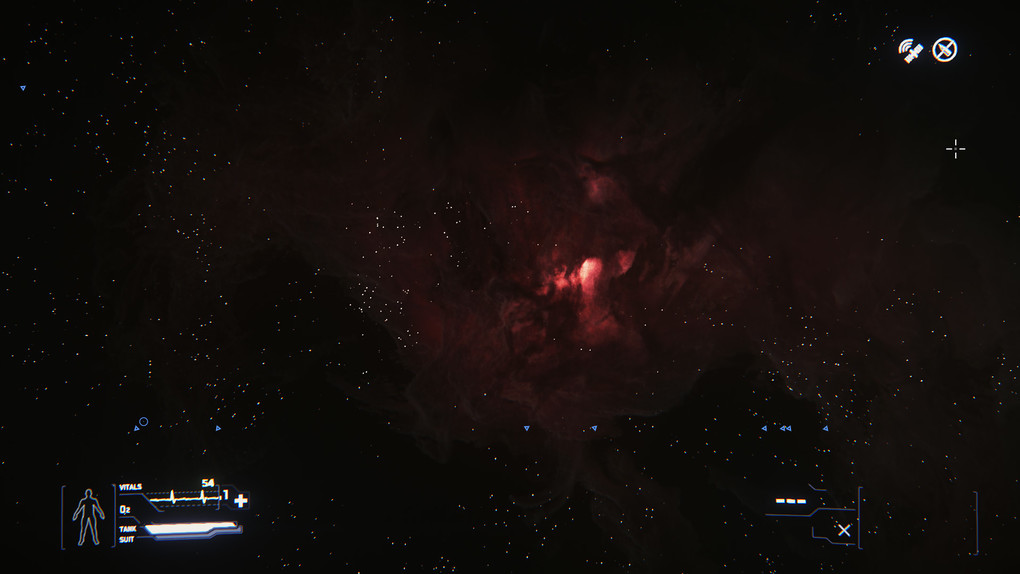Open the body silhouette status panel
This screenshot has width=1020, height=574.
tap(89, 517)
